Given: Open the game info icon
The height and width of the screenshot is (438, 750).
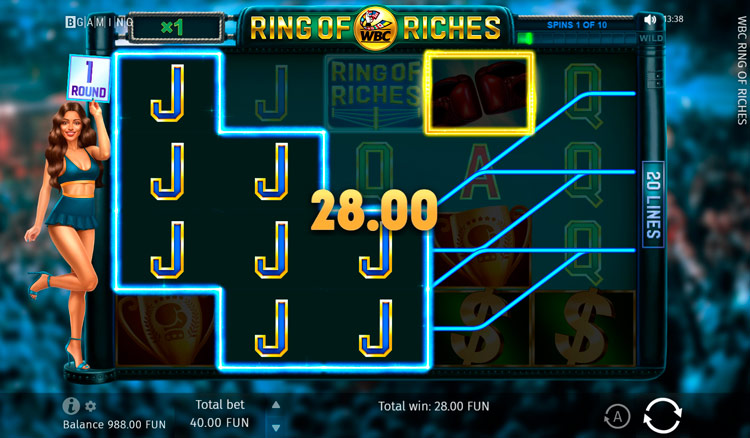Looking at the screenshot, I should point(71,406).
